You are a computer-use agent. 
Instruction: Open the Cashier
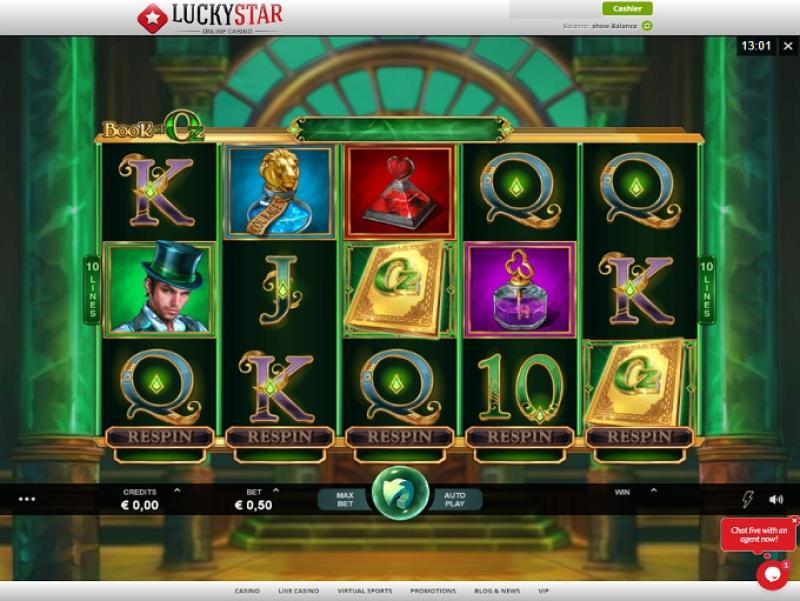click(627, 9)
